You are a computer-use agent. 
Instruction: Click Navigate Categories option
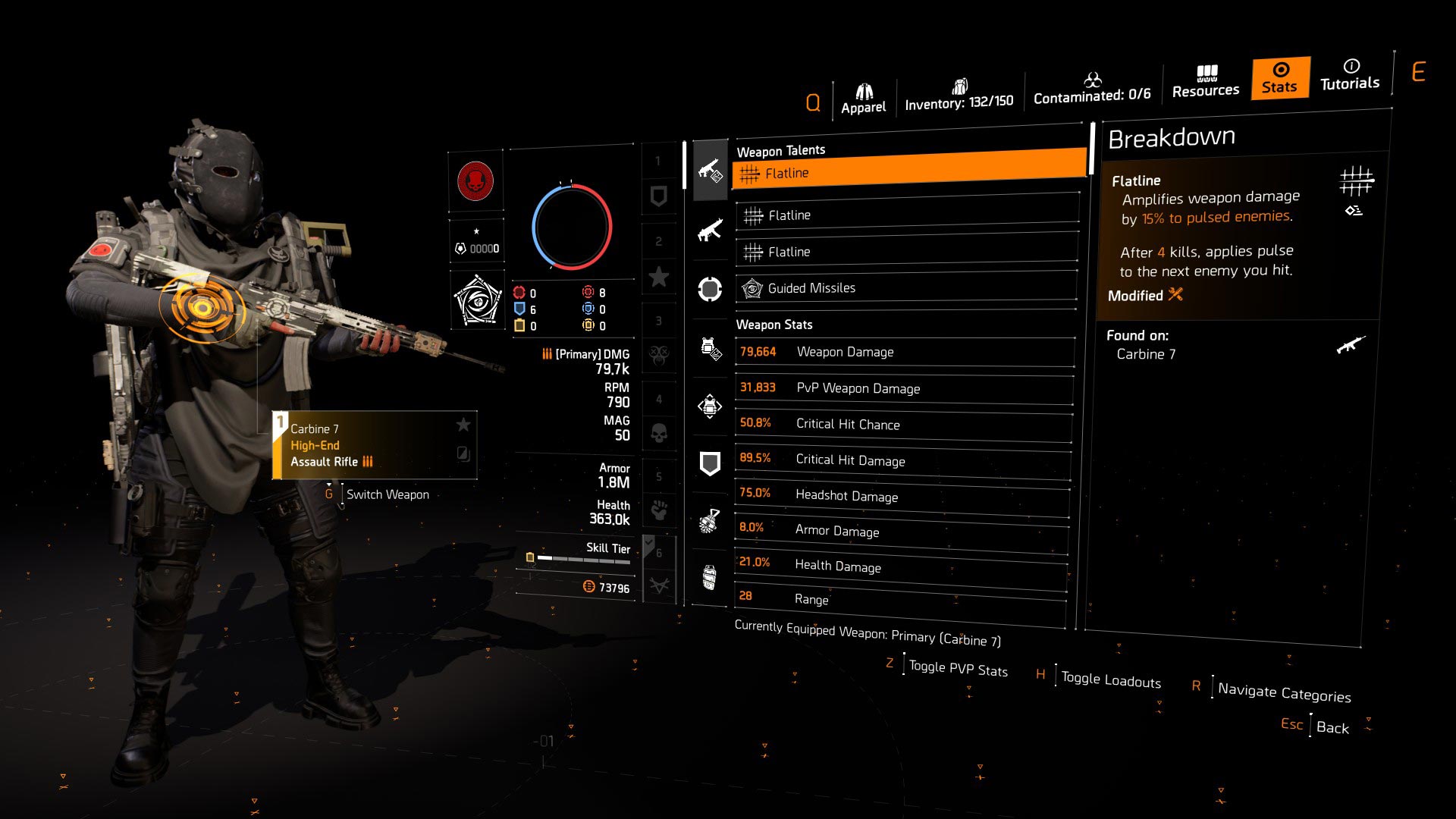point(1283,692)
